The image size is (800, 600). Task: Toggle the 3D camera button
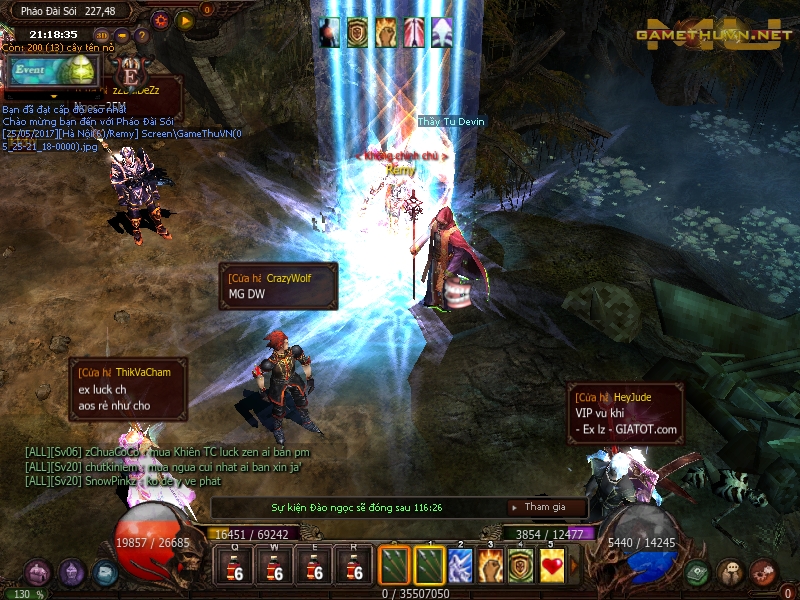(x=102, y=36)
